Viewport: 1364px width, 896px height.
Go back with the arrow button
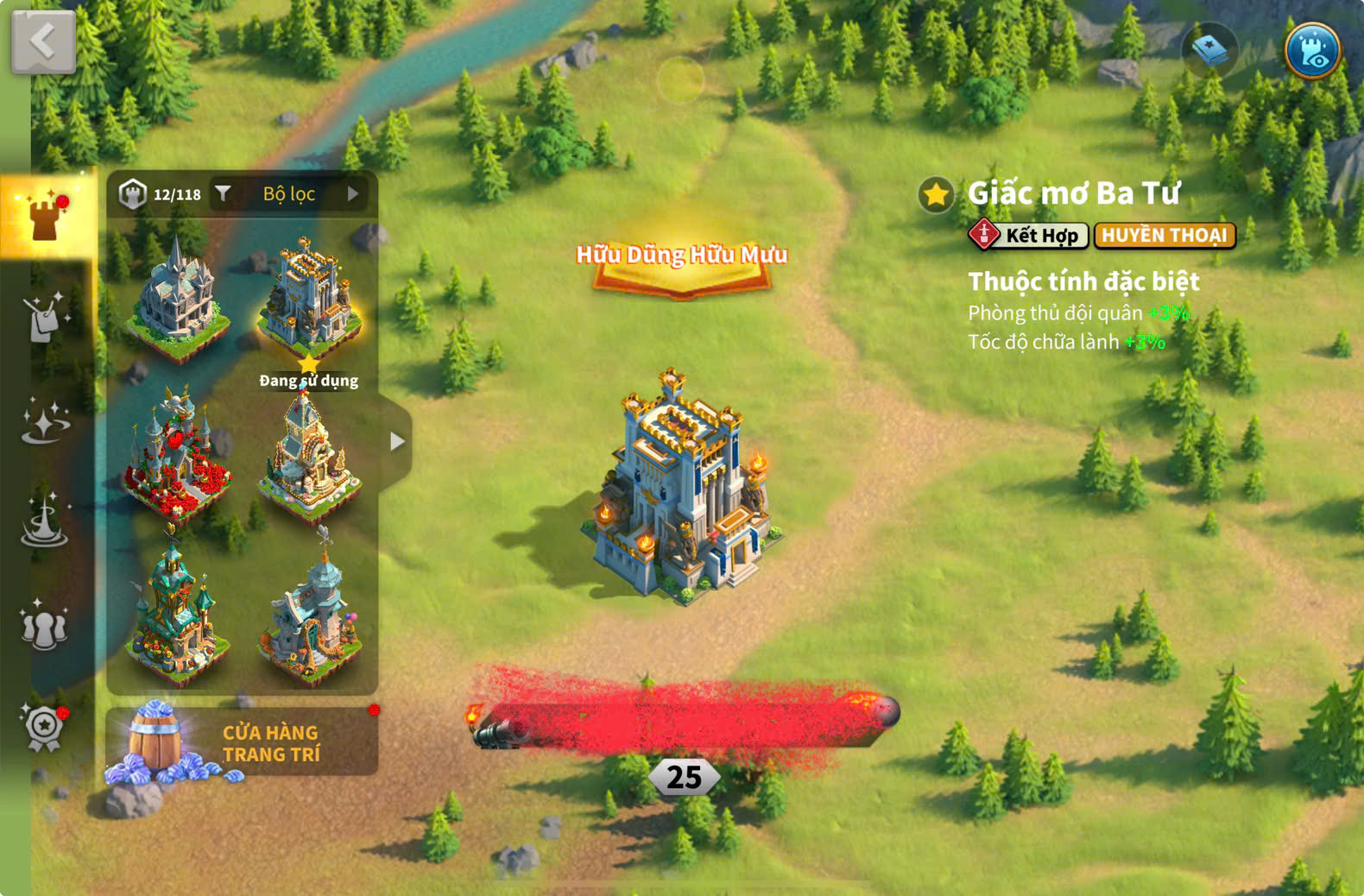pyautogui.click(x=43, y=41)
